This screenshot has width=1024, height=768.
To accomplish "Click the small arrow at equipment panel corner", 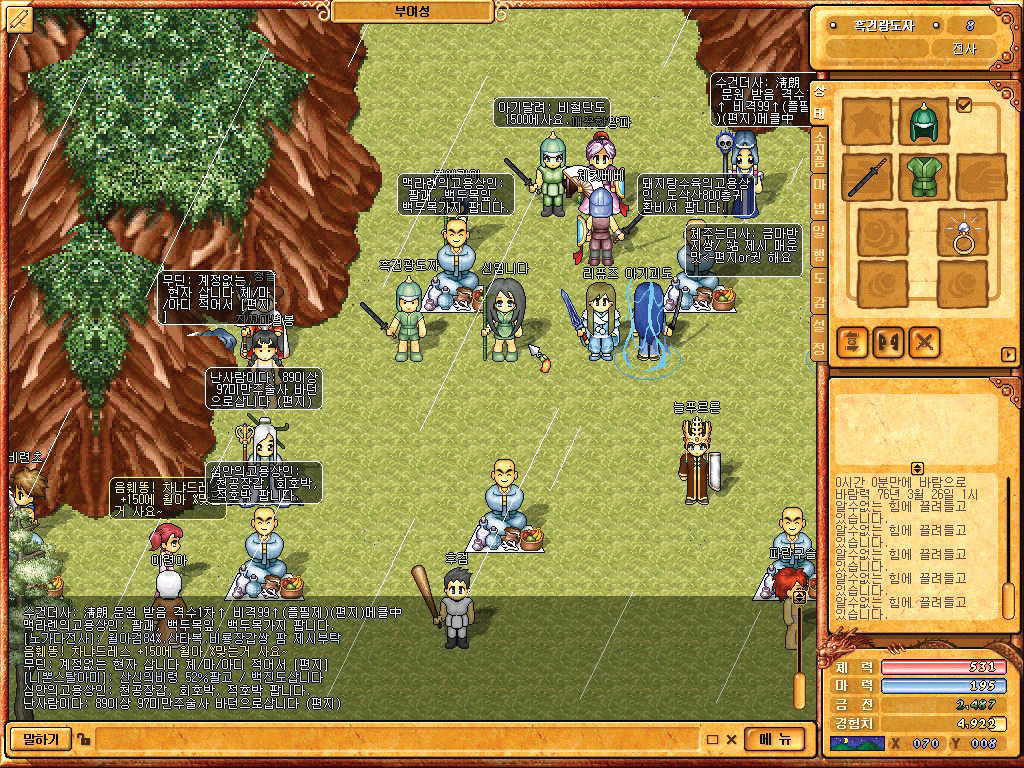I will coord(1008,354).
